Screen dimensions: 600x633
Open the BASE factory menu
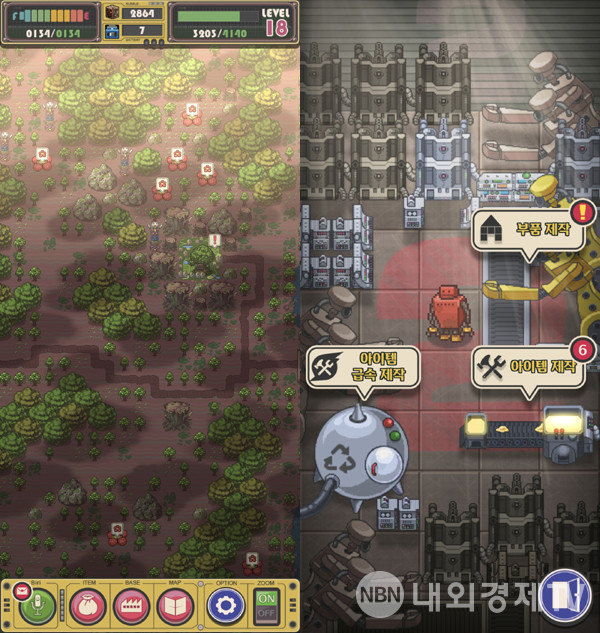(x=131, y=606)
